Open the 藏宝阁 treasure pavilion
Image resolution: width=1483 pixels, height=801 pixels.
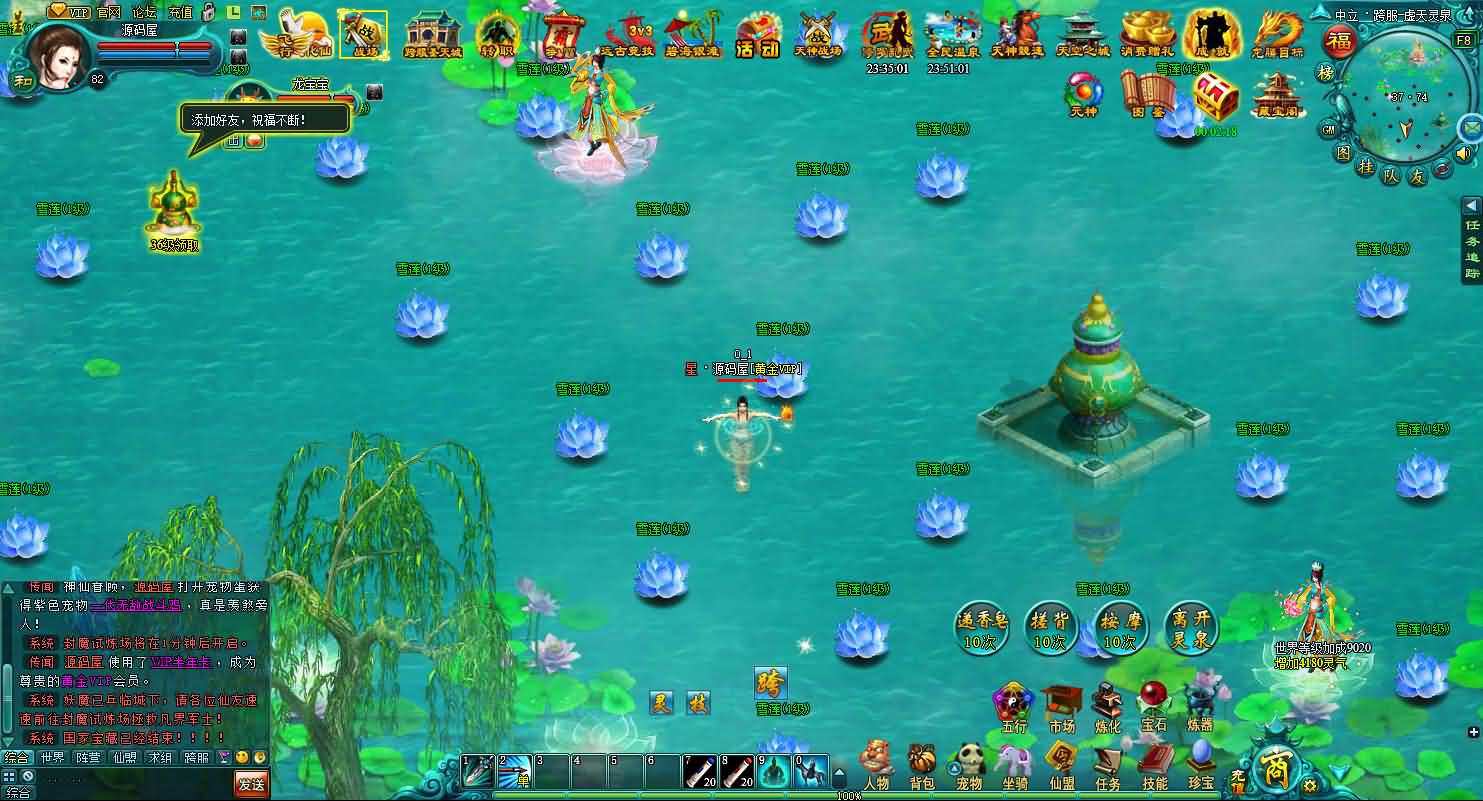(1276, 96)
